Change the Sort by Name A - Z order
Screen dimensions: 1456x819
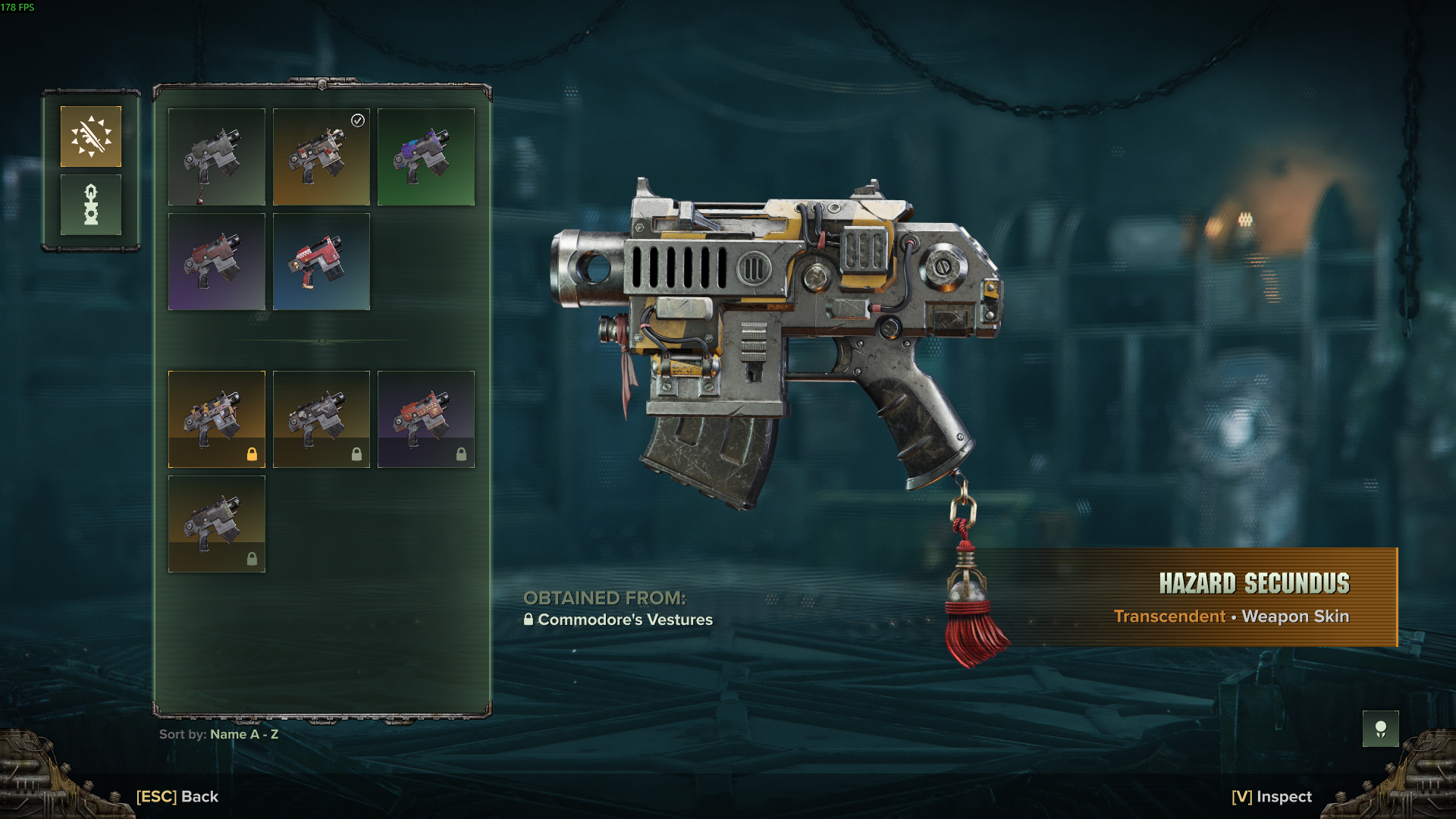(219, 734)
